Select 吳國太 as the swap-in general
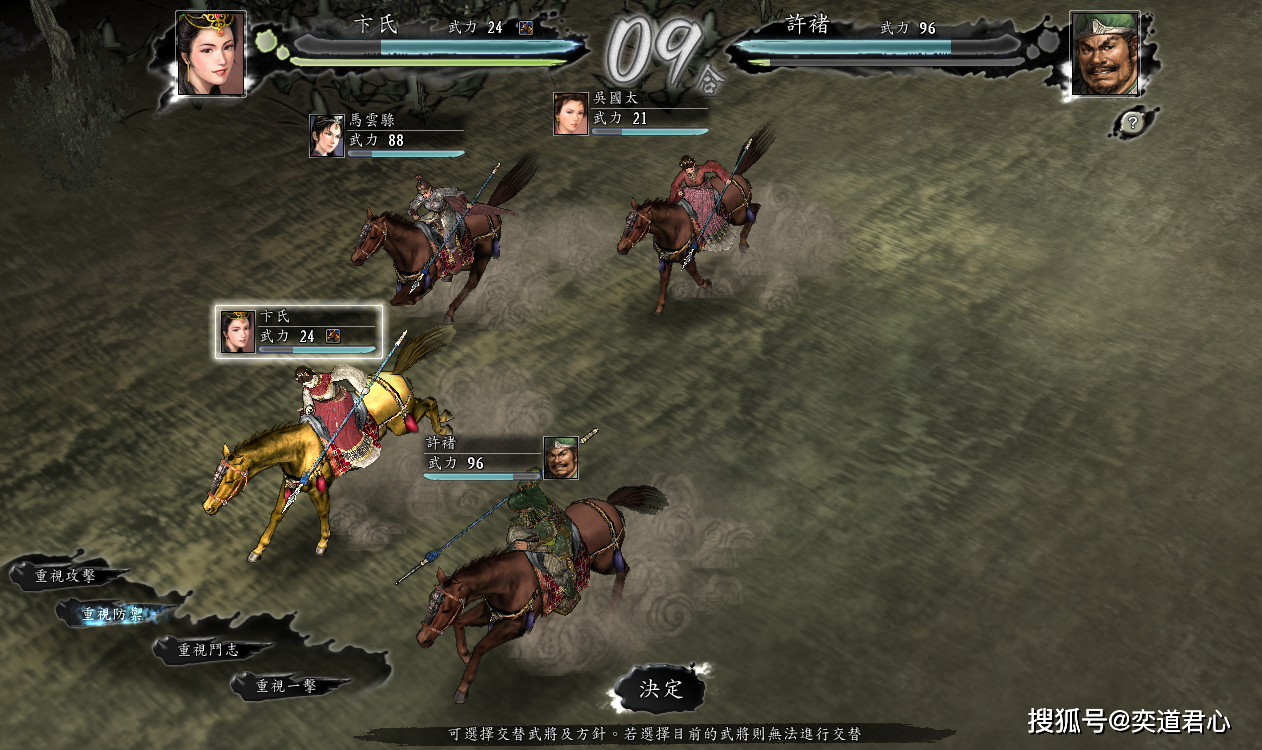 pyautogui.click(x=630, y=113)
